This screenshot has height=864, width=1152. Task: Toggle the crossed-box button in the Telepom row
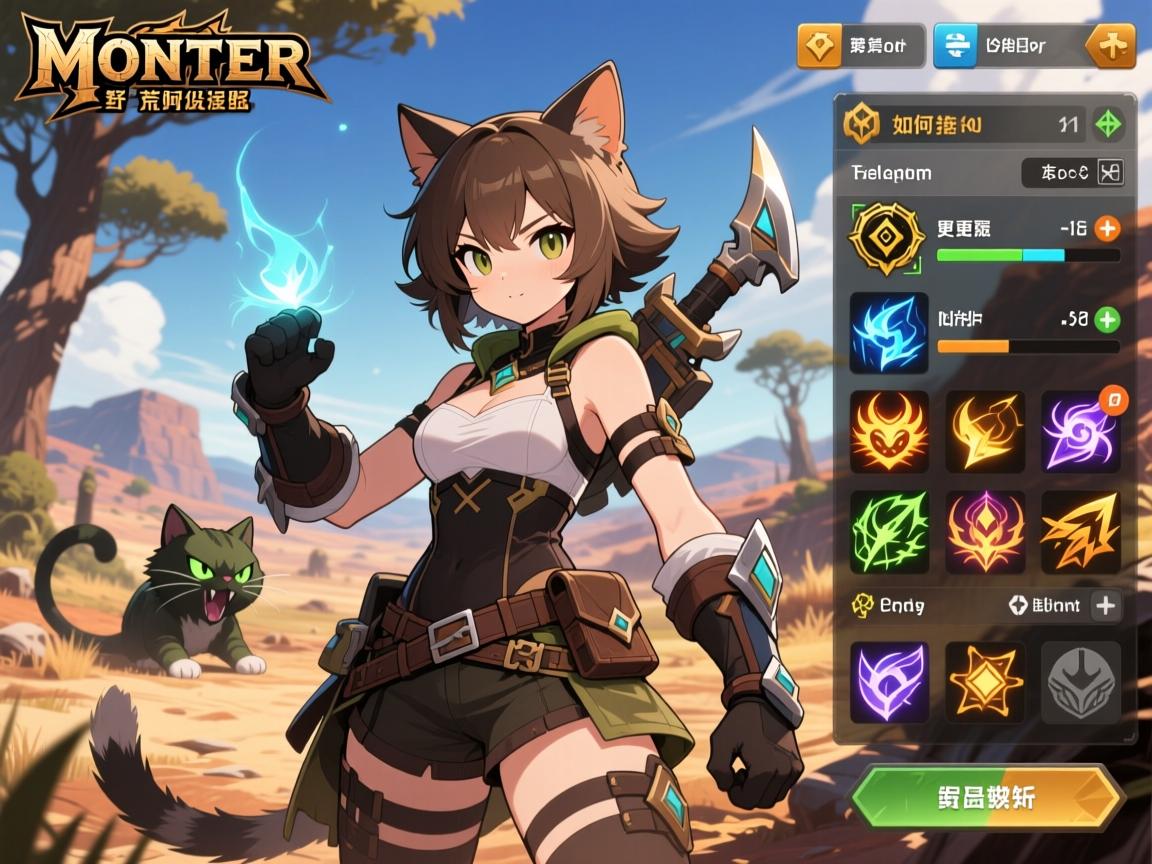pos(1110,172)
